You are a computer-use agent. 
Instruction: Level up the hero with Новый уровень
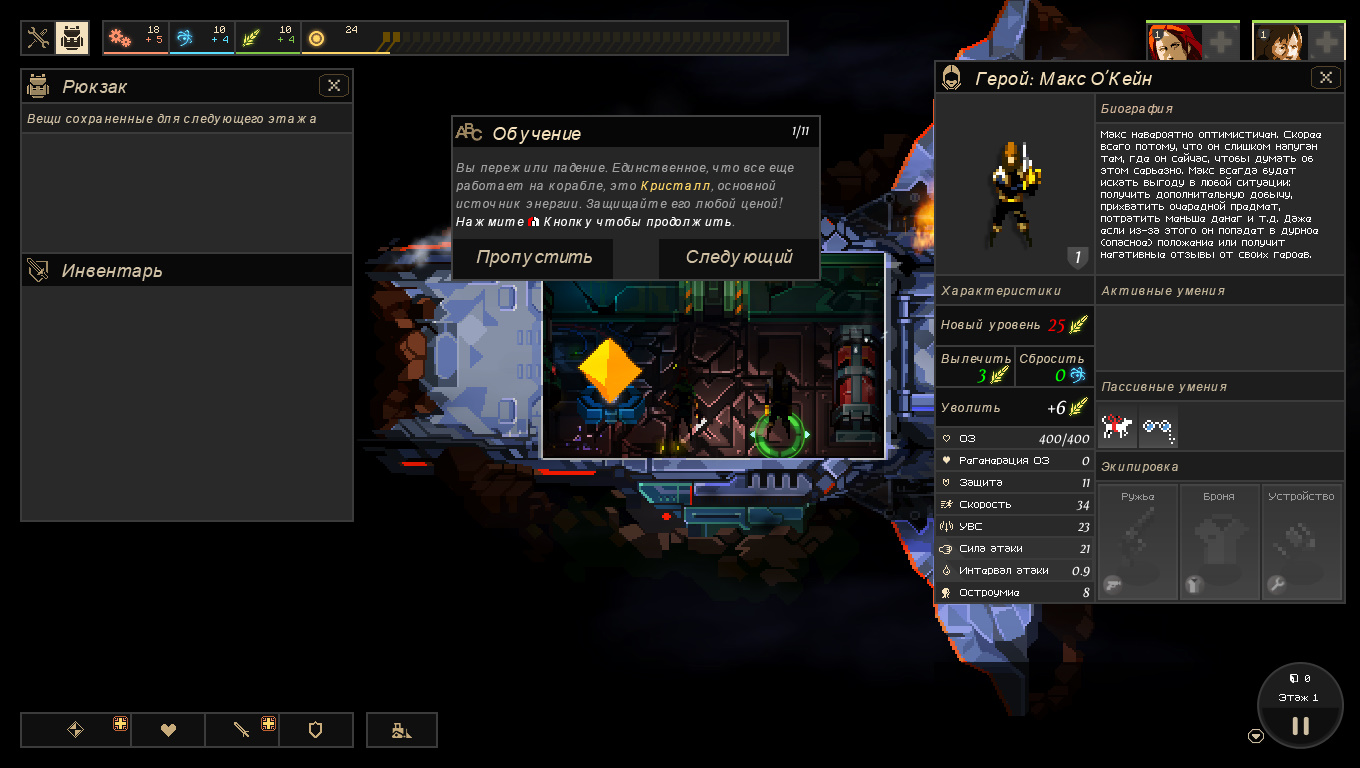[1014, 325]
